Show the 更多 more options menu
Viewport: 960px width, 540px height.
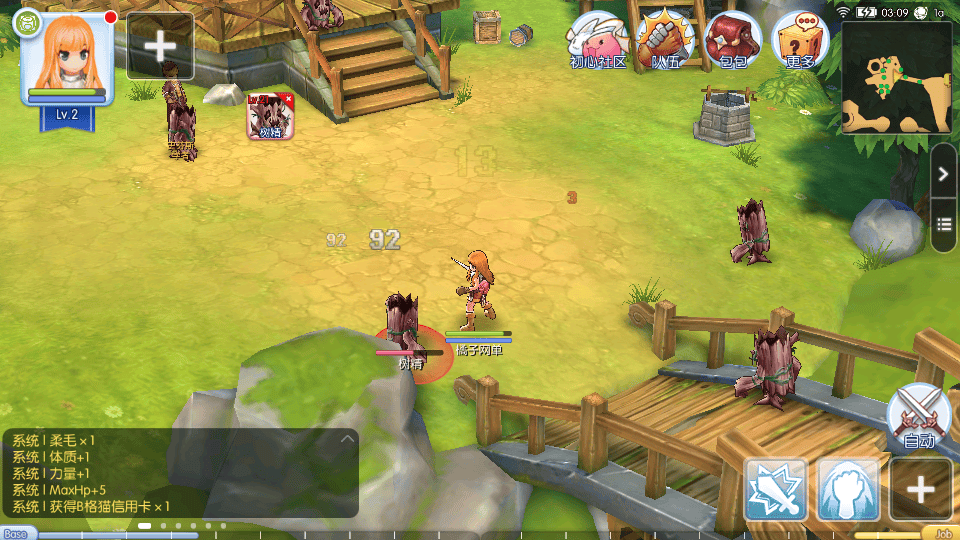[800, 41]
